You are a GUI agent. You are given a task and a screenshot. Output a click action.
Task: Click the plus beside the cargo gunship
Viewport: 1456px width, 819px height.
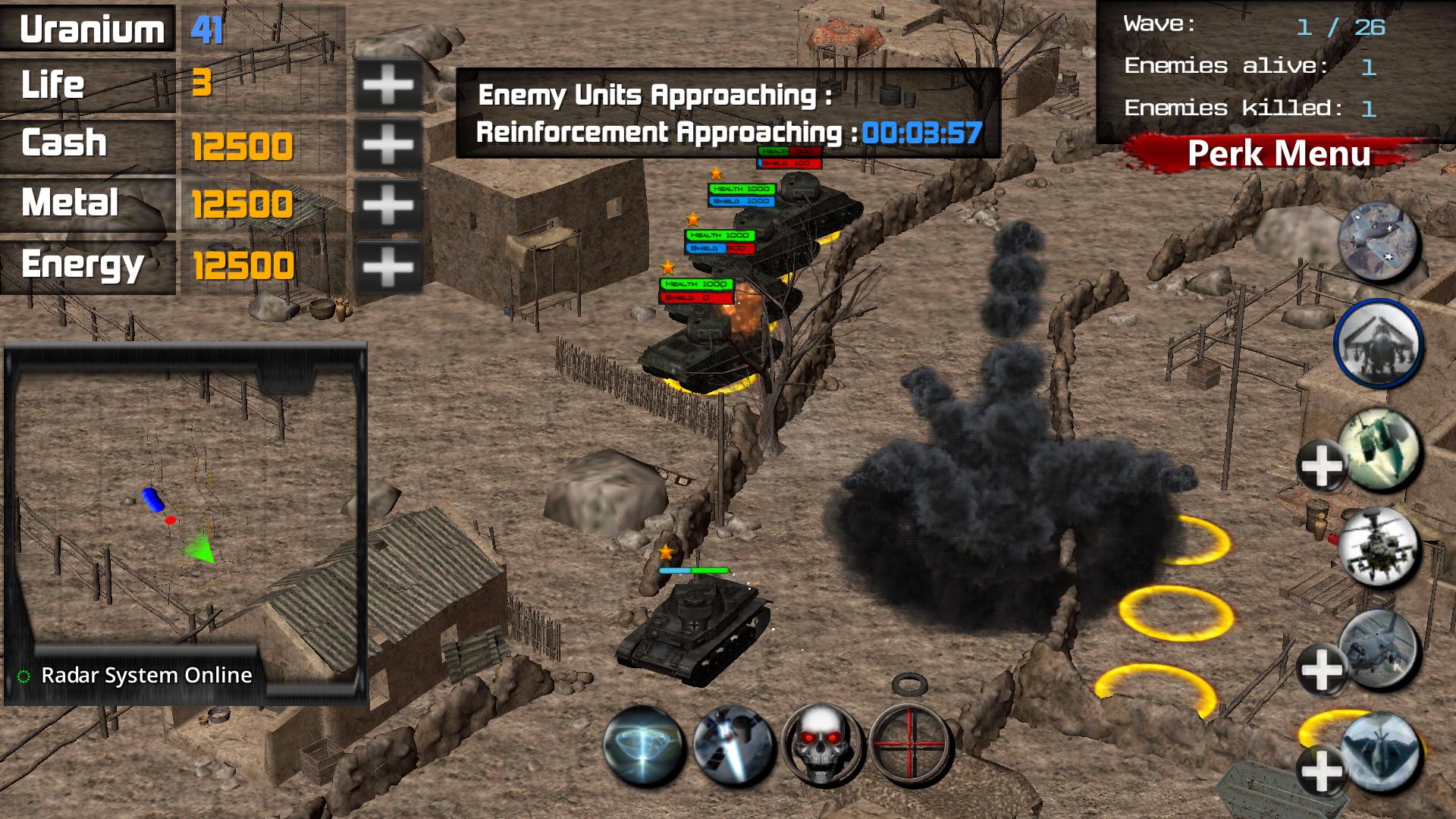[1321, 669]
